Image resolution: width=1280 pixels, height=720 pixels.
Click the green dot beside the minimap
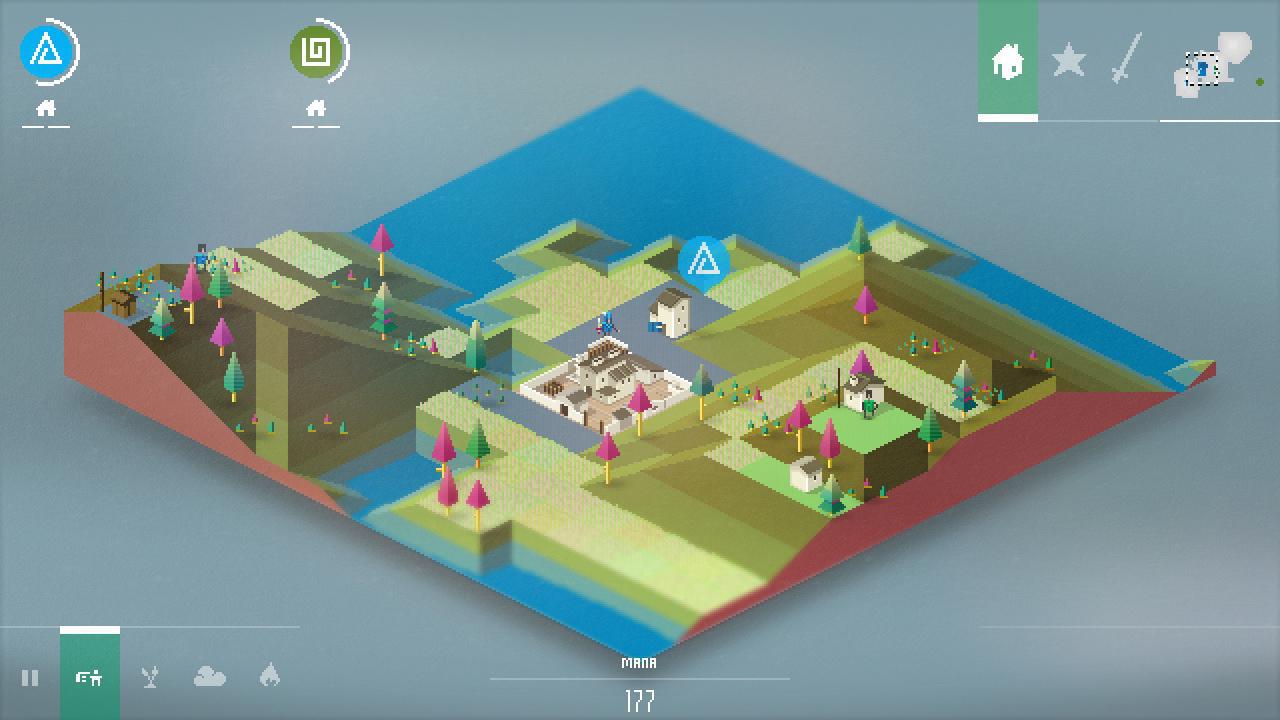[1260, 81]
